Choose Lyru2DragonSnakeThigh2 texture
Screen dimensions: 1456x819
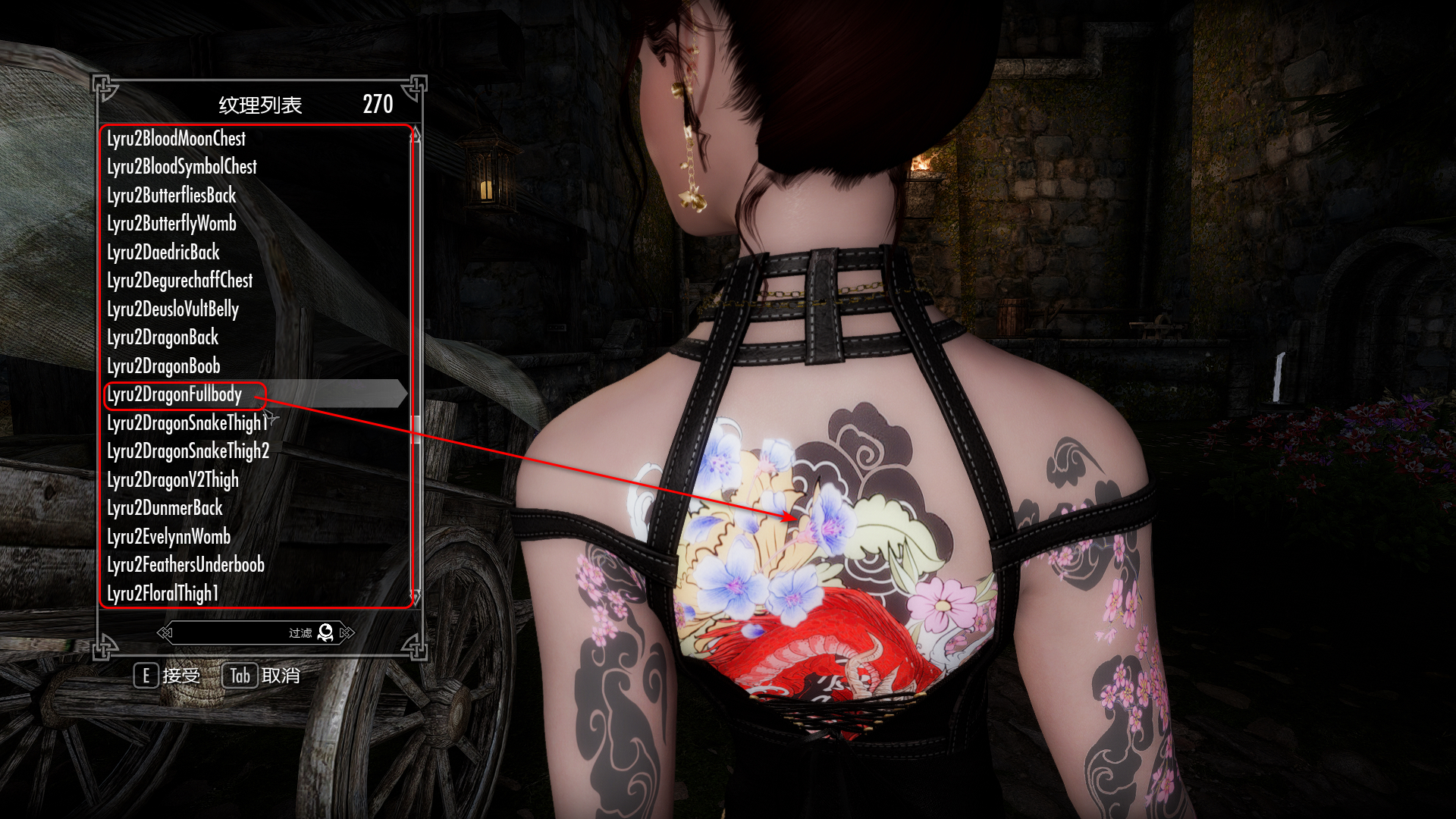[188, 451]
